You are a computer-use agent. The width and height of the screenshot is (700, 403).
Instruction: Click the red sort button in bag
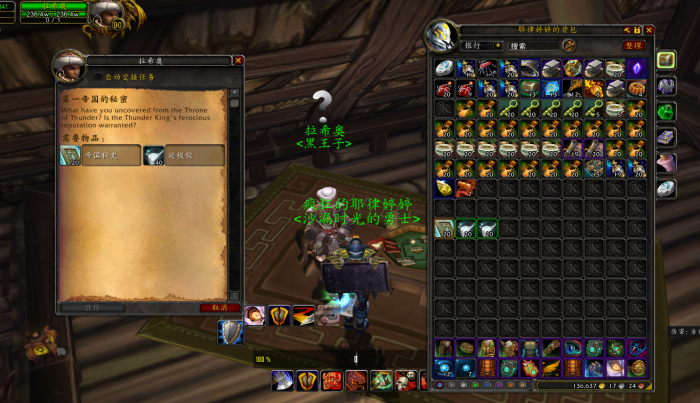click(632, 45)
